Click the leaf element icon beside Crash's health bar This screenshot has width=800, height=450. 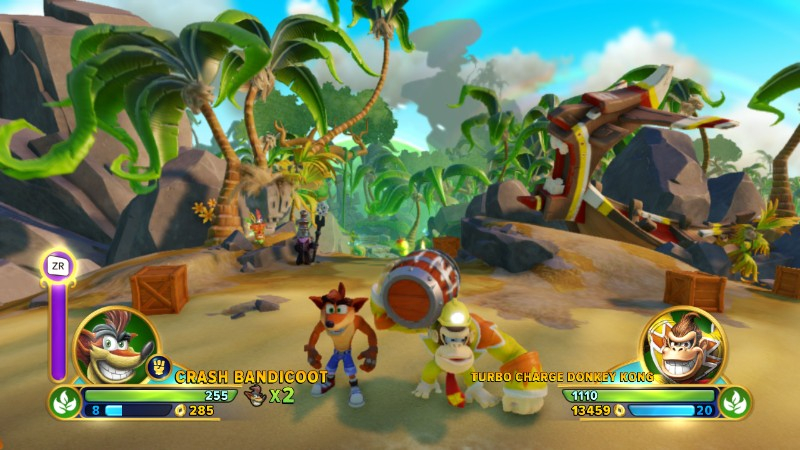66,402
